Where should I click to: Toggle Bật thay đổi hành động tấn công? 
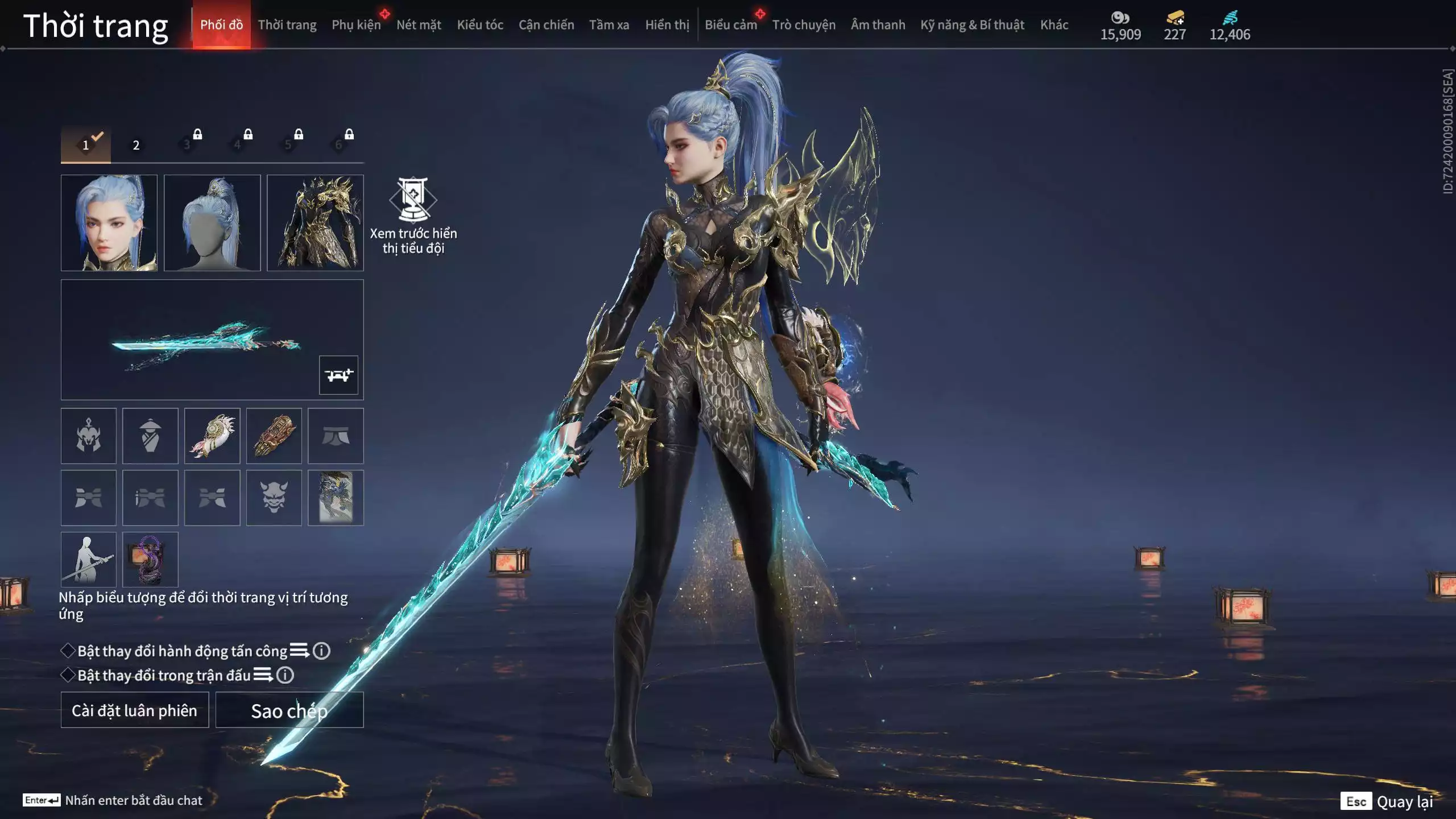coord(68,651)
